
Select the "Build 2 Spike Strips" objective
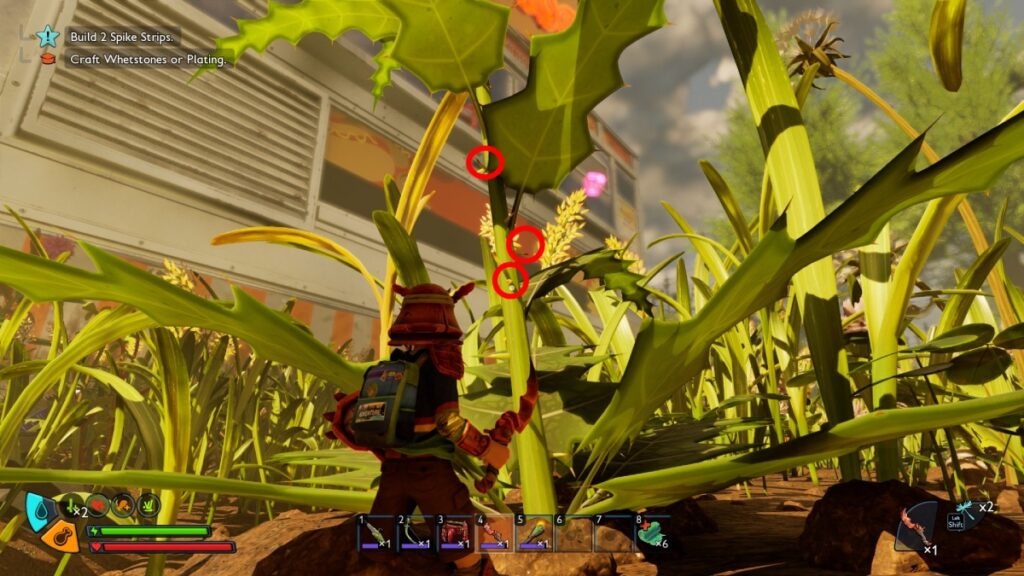[x=123, y=38]
